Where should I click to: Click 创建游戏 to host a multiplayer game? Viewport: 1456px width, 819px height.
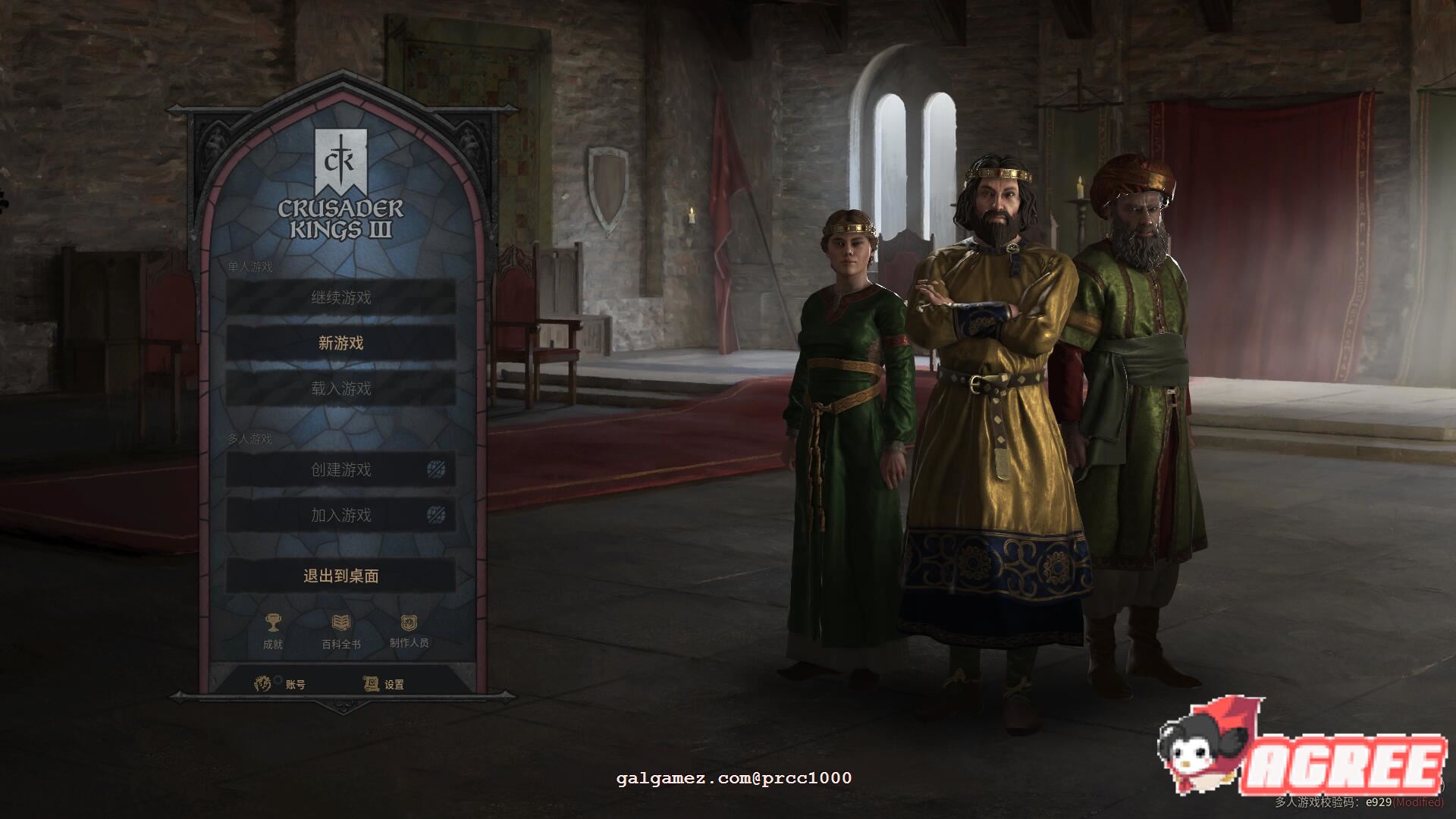(x=339, y=469)
